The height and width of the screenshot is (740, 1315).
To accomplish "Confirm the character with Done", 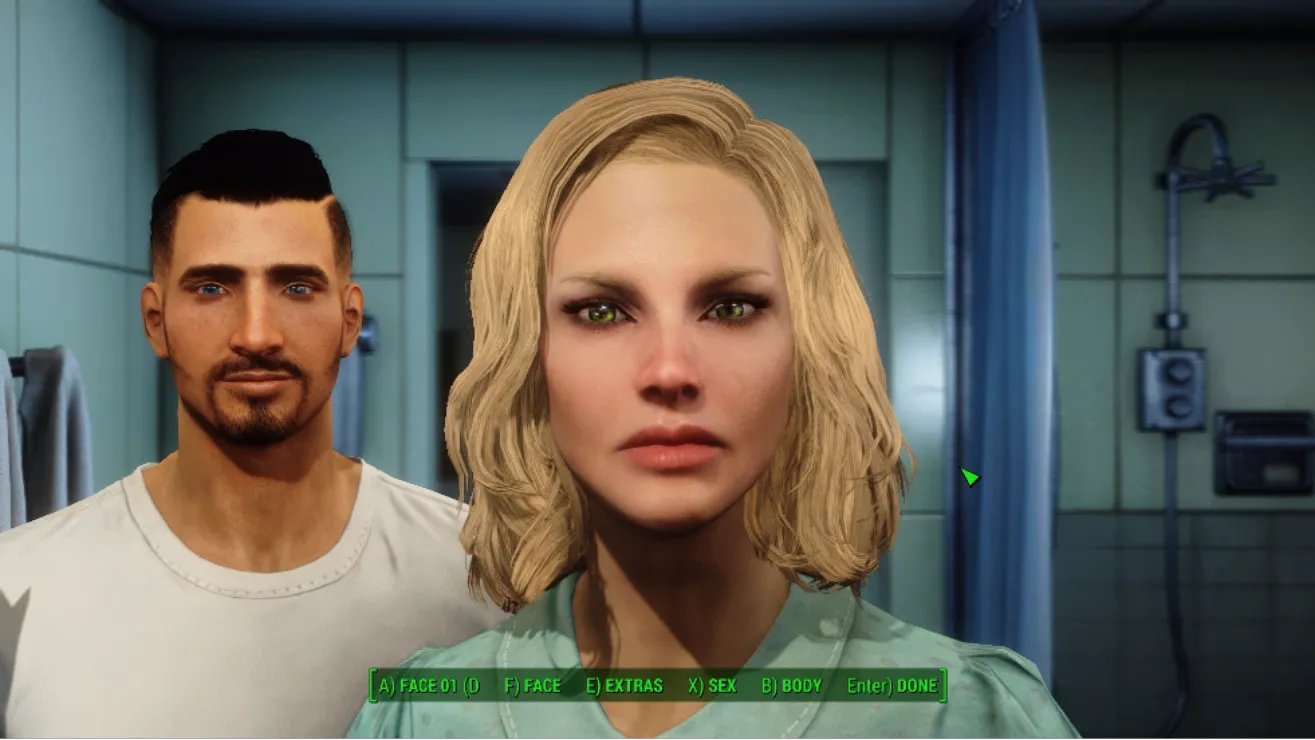I will 892,686.
